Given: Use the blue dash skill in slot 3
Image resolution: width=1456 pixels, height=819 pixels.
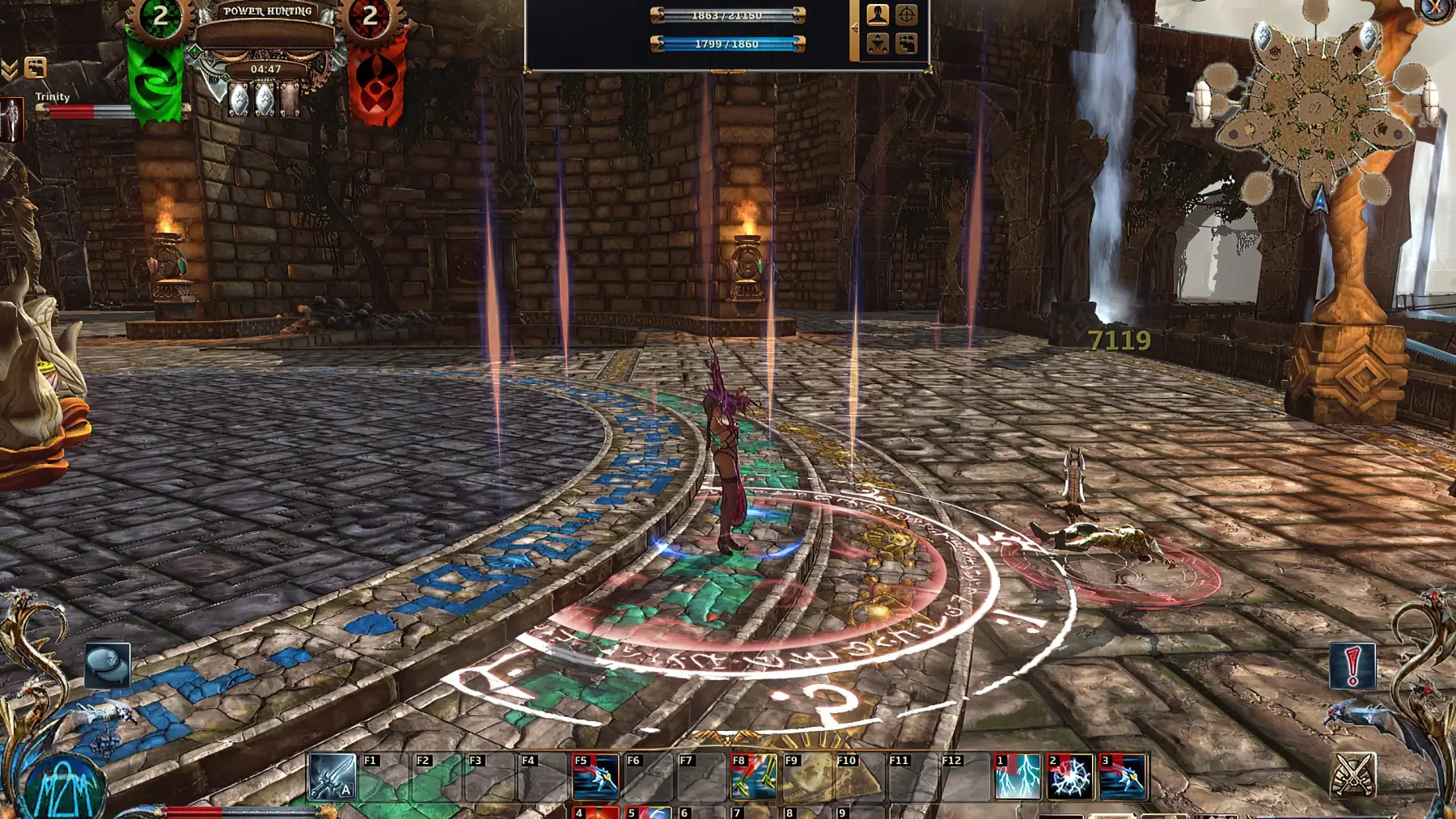Looking at the screenshot, I should 1123,777.
